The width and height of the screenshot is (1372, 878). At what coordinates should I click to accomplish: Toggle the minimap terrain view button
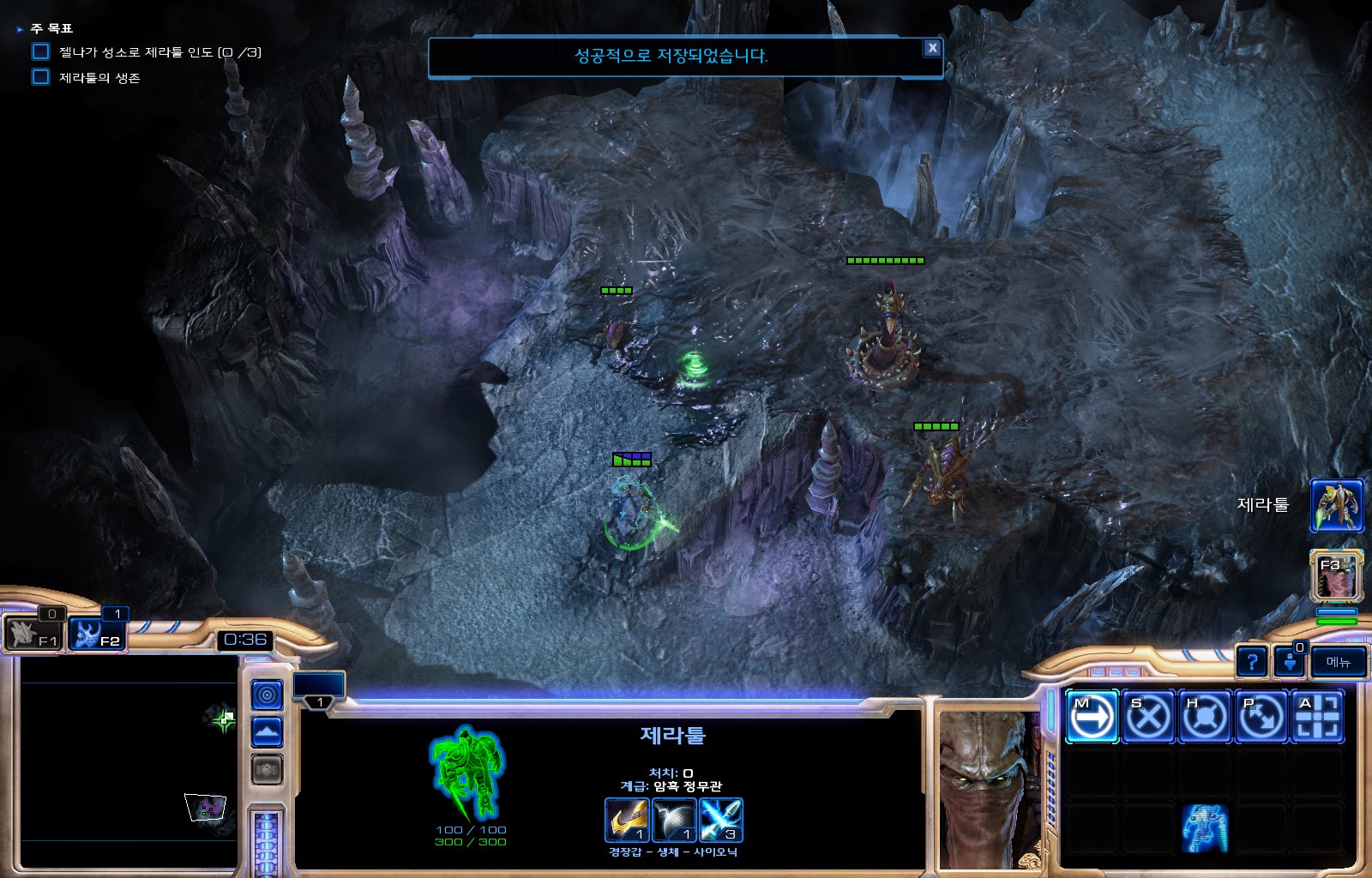[267, 732]
